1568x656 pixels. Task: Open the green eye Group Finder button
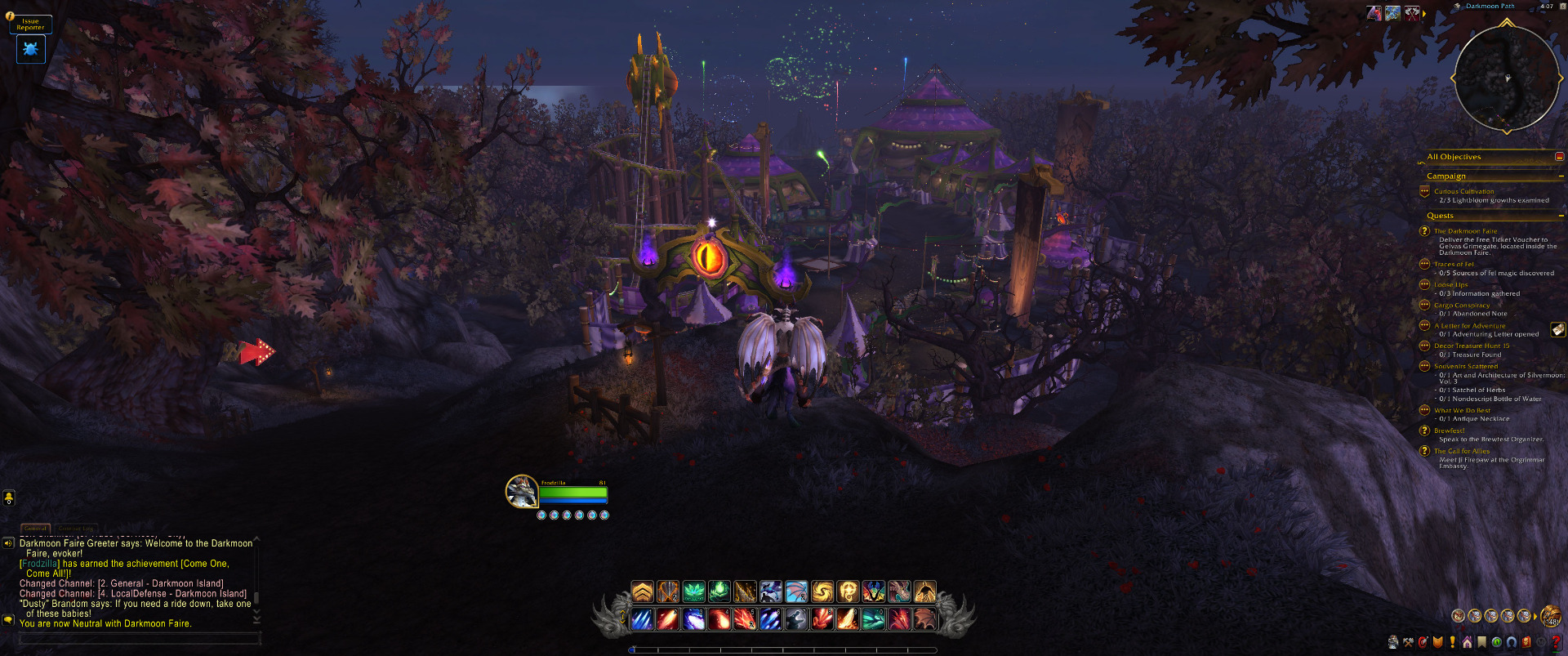click(x=1497, y=642)
